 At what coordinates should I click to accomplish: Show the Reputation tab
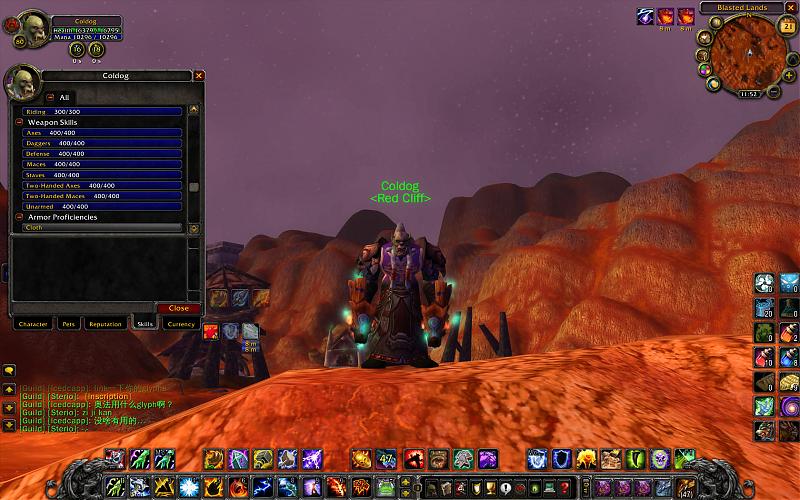(x=105, y=324)
